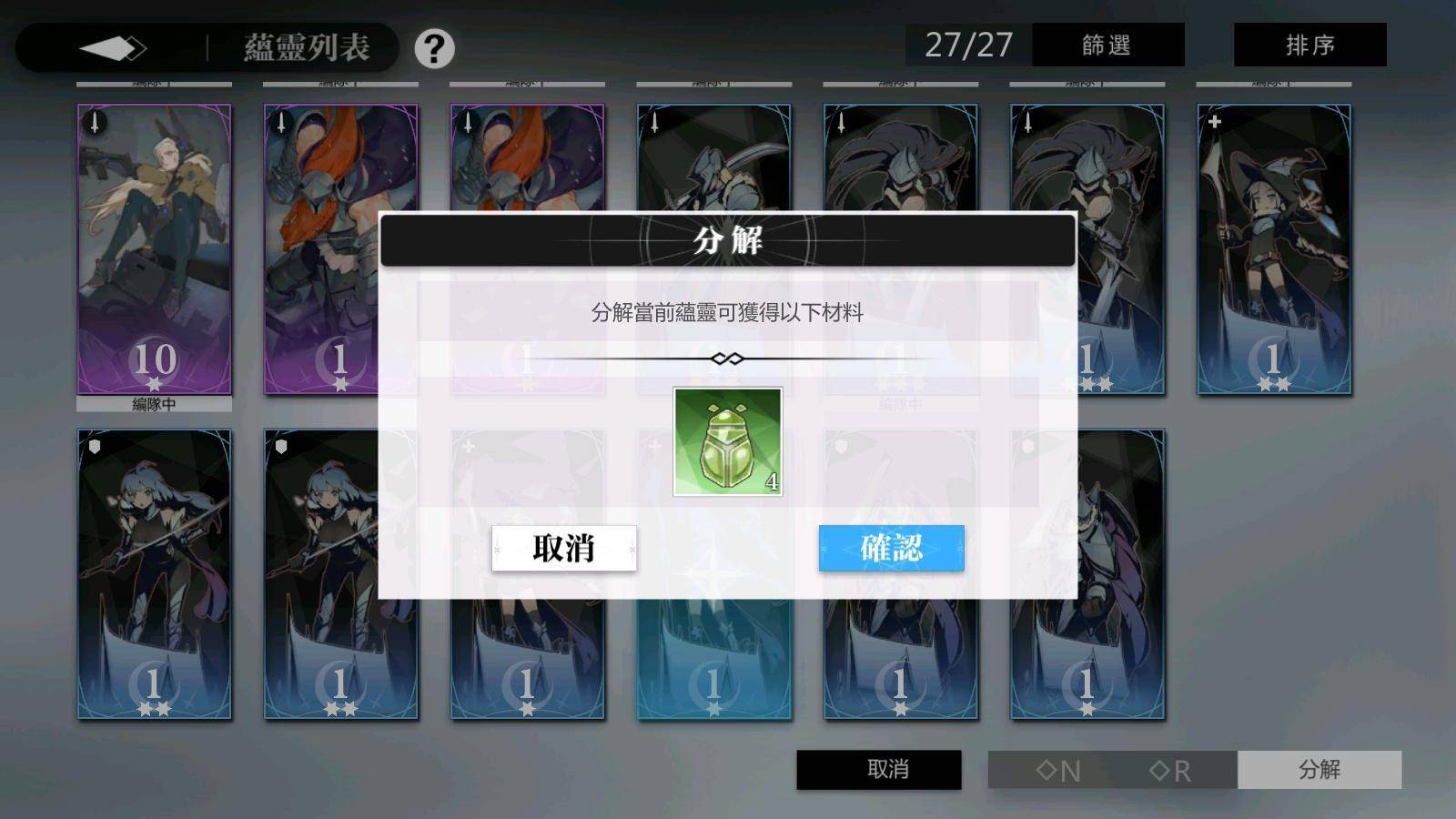Confirm decomposition with the 確認 button
1456x819 pixels.
(892, 549)
